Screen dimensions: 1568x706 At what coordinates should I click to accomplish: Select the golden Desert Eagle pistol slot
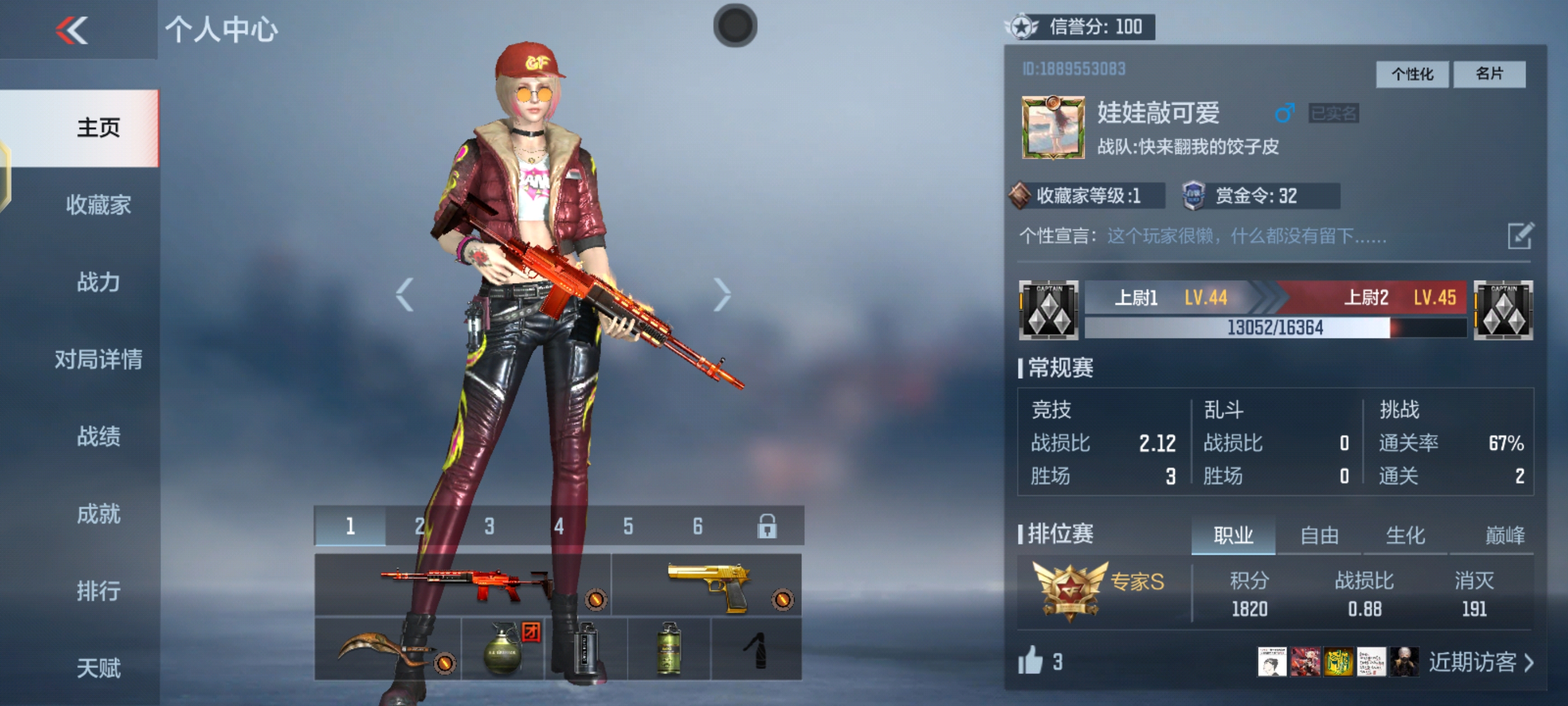coord(707,585)
